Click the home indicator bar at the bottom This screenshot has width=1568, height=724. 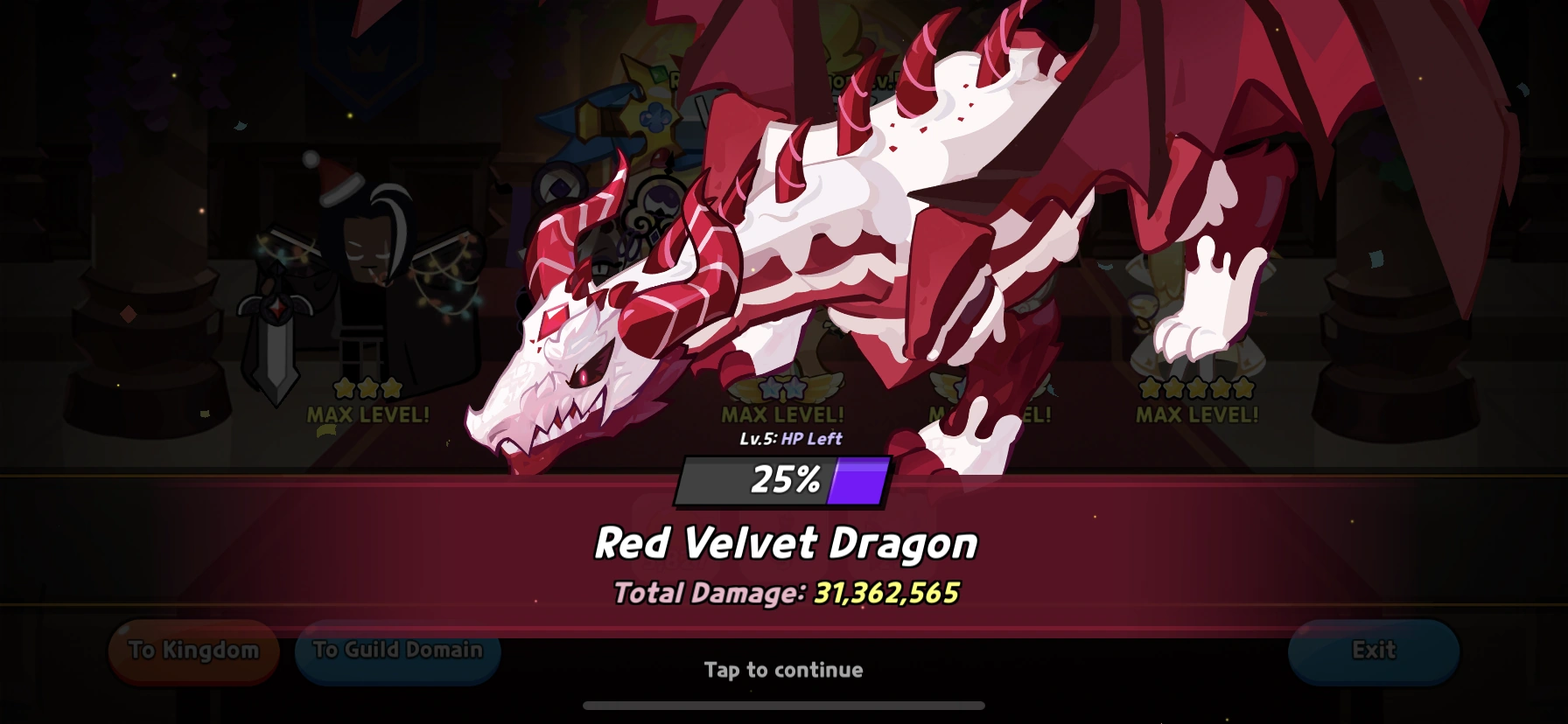[x=784, y=705]
